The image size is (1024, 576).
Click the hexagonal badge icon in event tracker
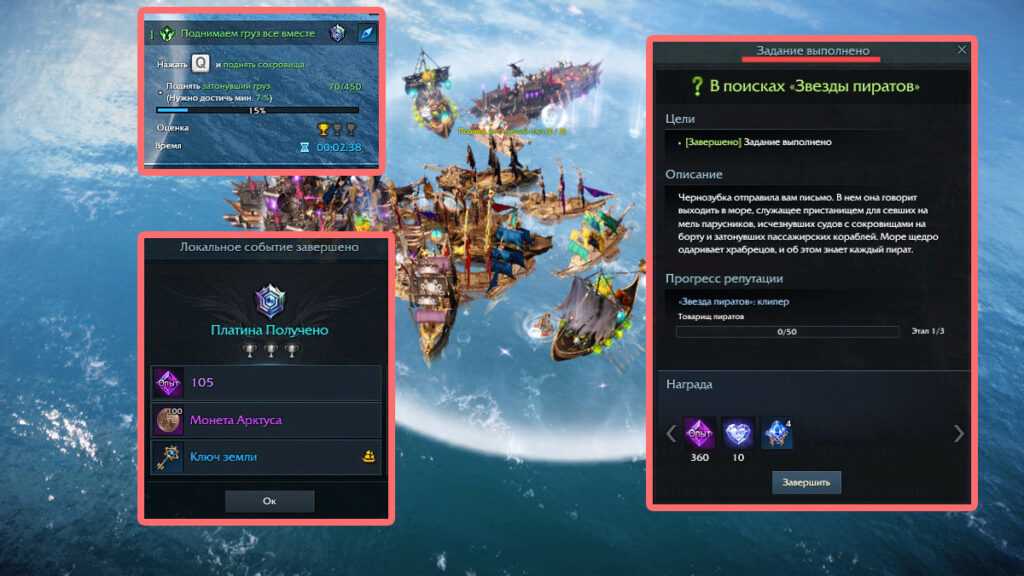pos(338,34)
